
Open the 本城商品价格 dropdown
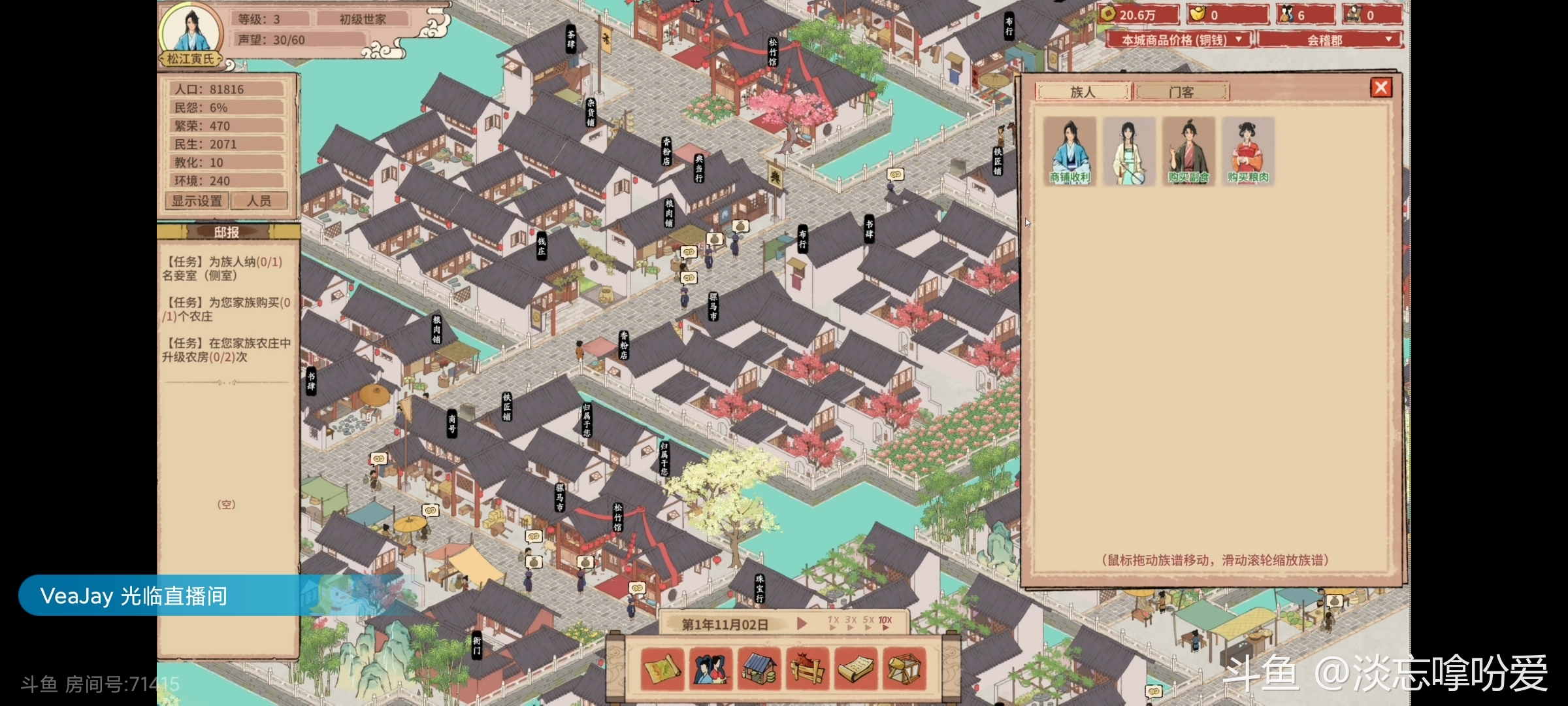tap(1179, 40)
